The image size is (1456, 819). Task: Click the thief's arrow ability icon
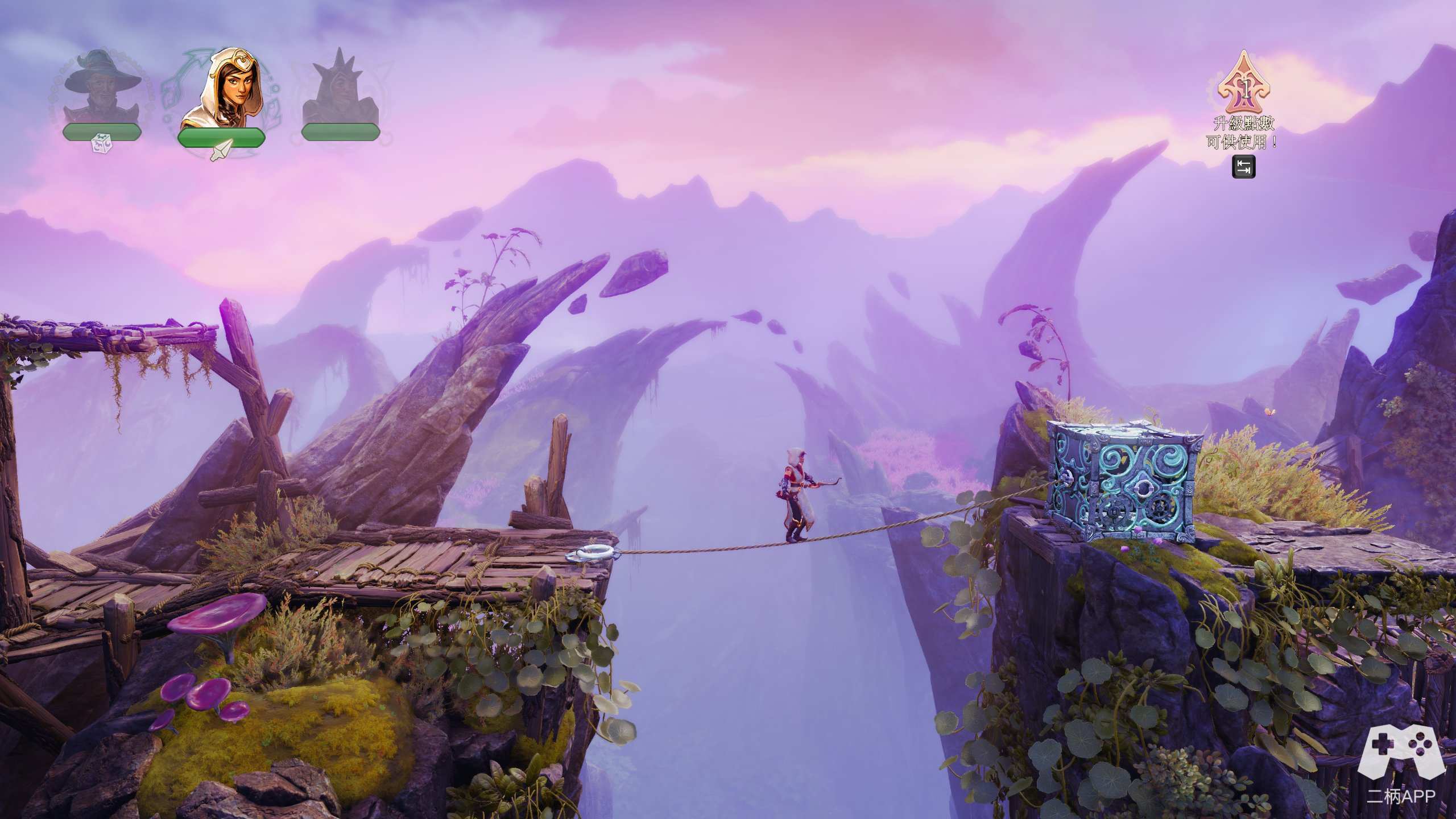[221, 150]
